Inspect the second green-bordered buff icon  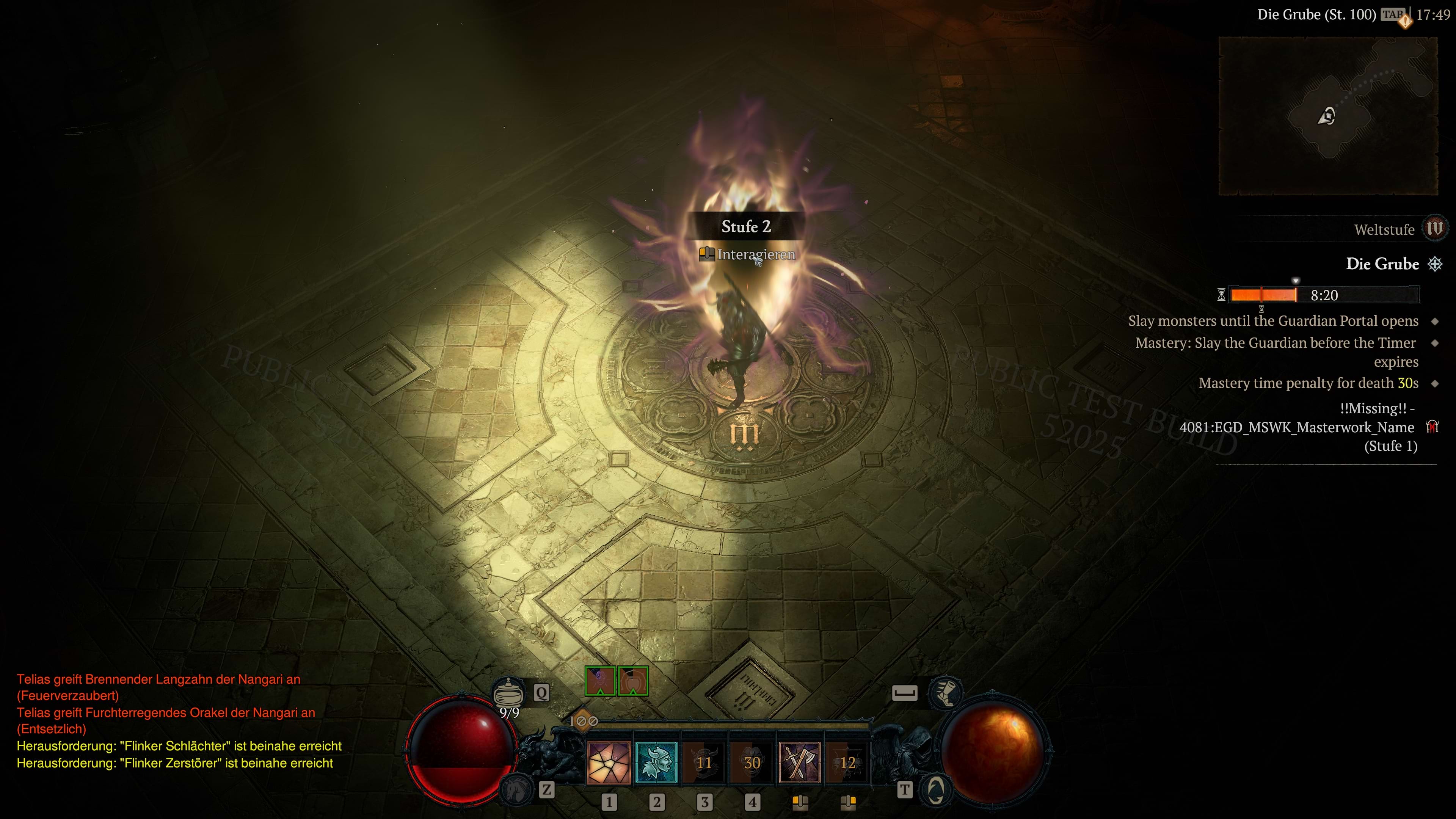point(633,681)
